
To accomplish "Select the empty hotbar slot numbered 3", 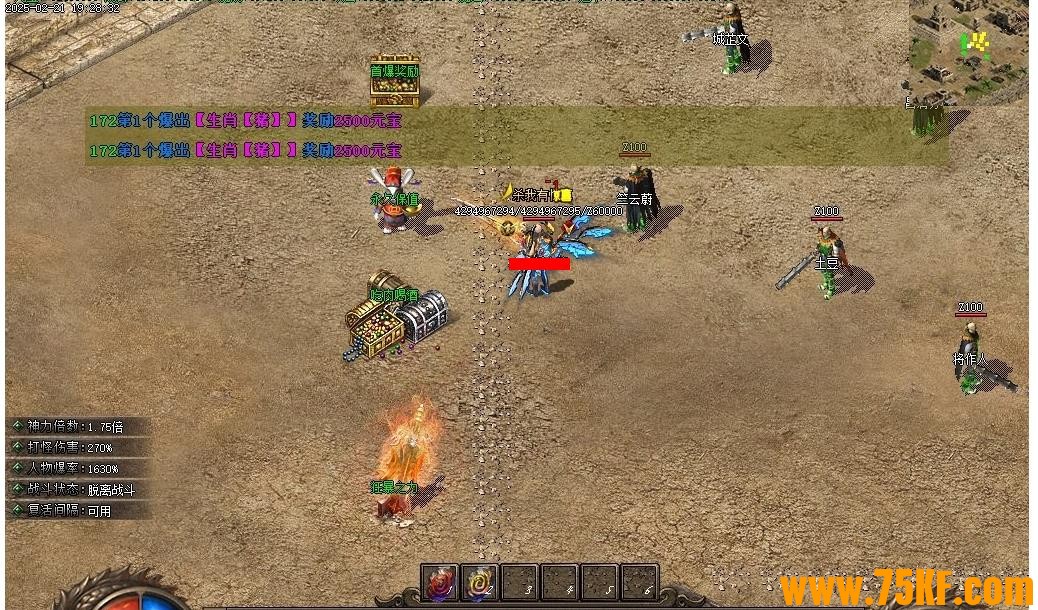I will [519, 581].
